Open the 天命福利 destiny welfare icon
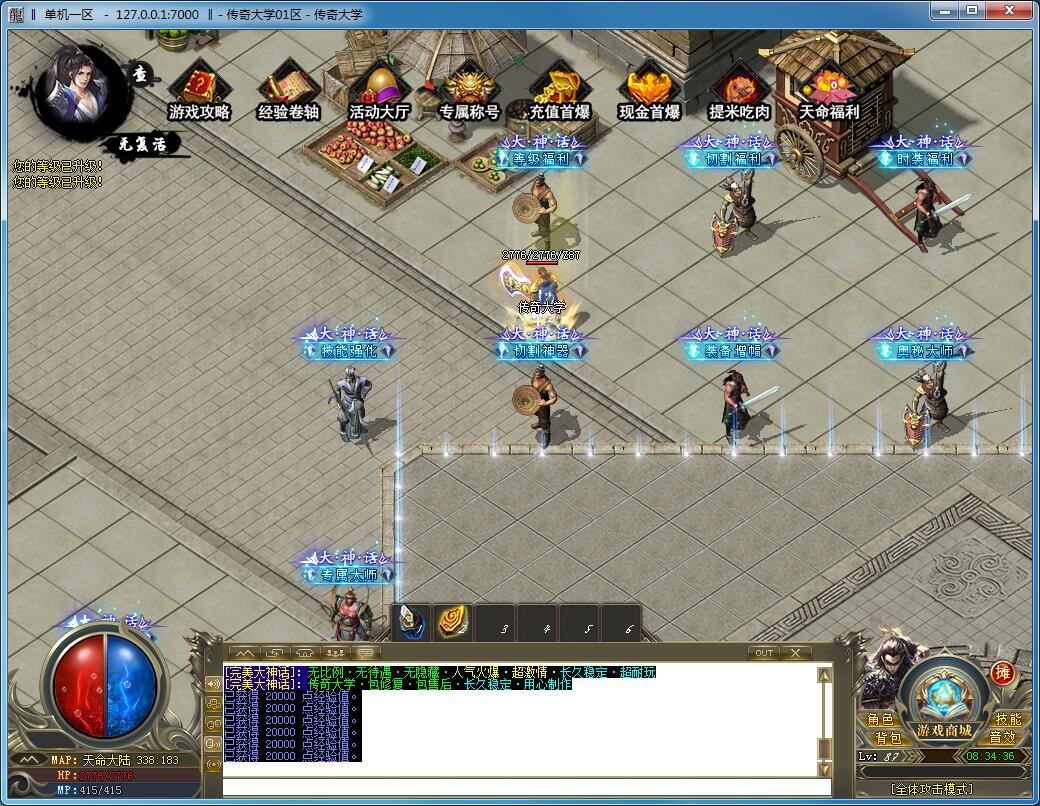1040x806 pixels. [829, 92]
